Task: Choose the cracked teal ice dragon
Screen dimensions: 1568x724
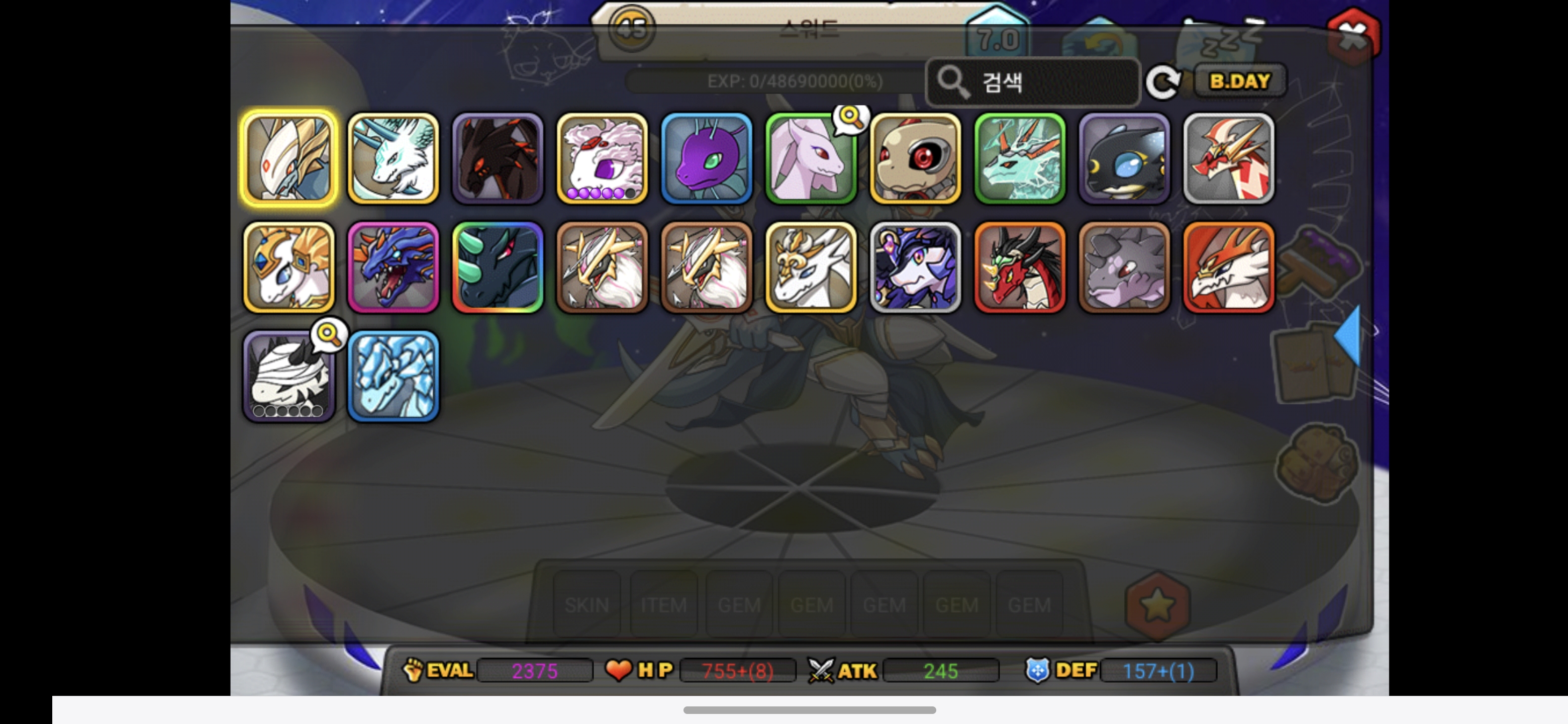Action: point(1020,158)
